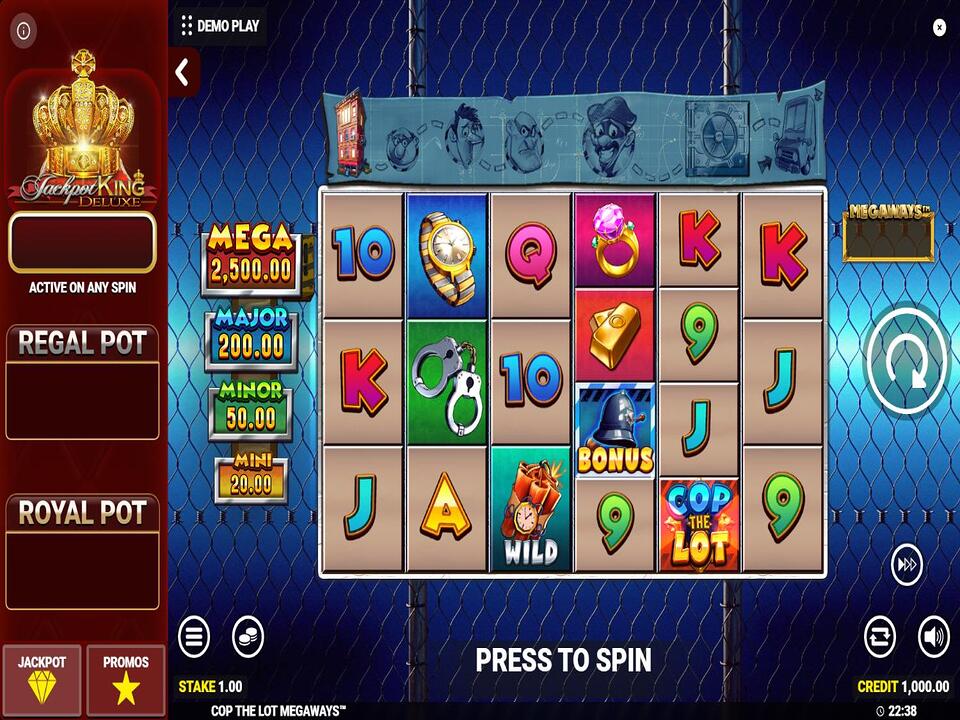Toggle the autoplay looping arrows button

click(x=880, y=636)
